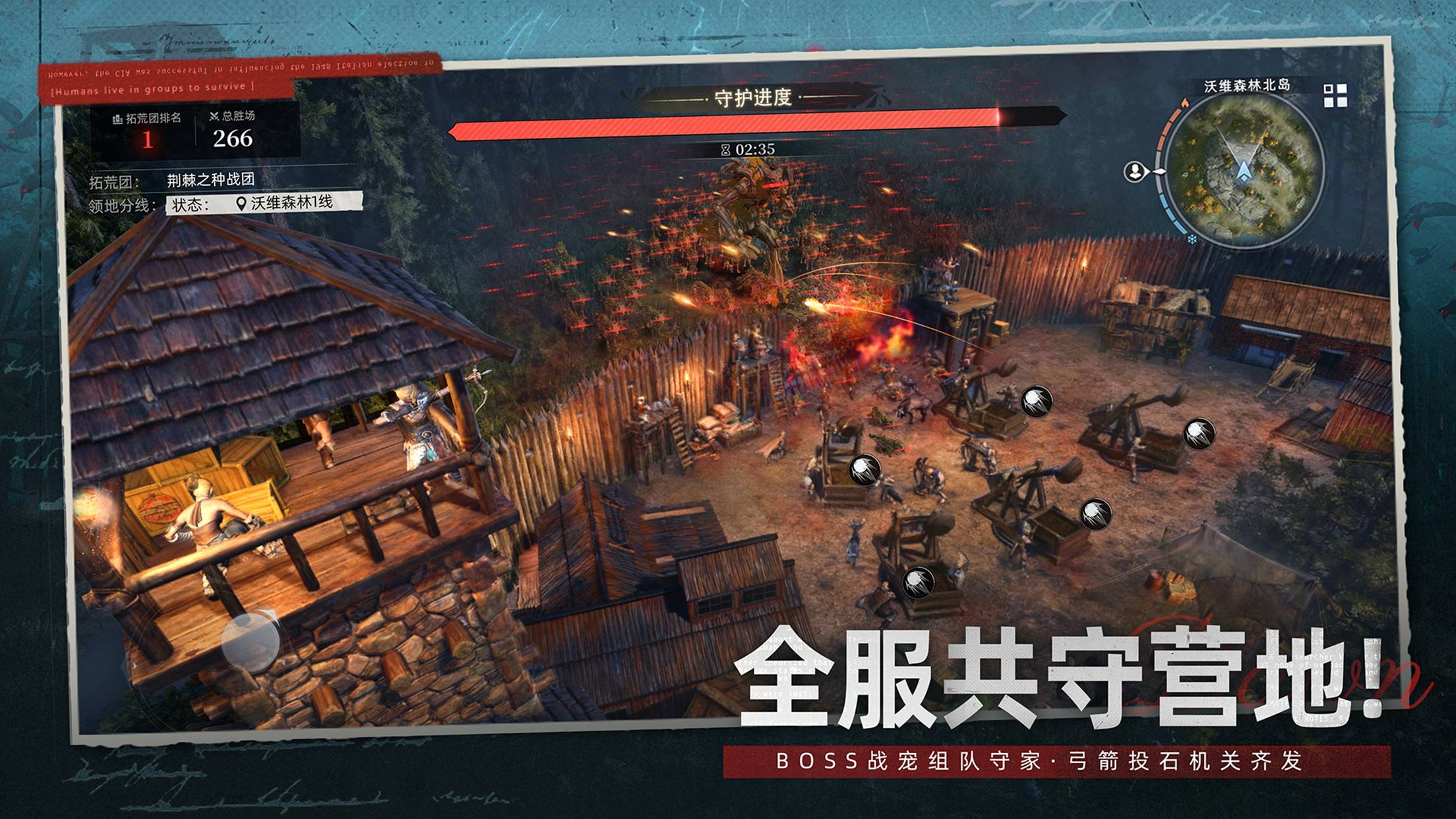Expand the 领地分线 territory line selector
Viewport: 1456px width, 819px height.
click(122, 205)
